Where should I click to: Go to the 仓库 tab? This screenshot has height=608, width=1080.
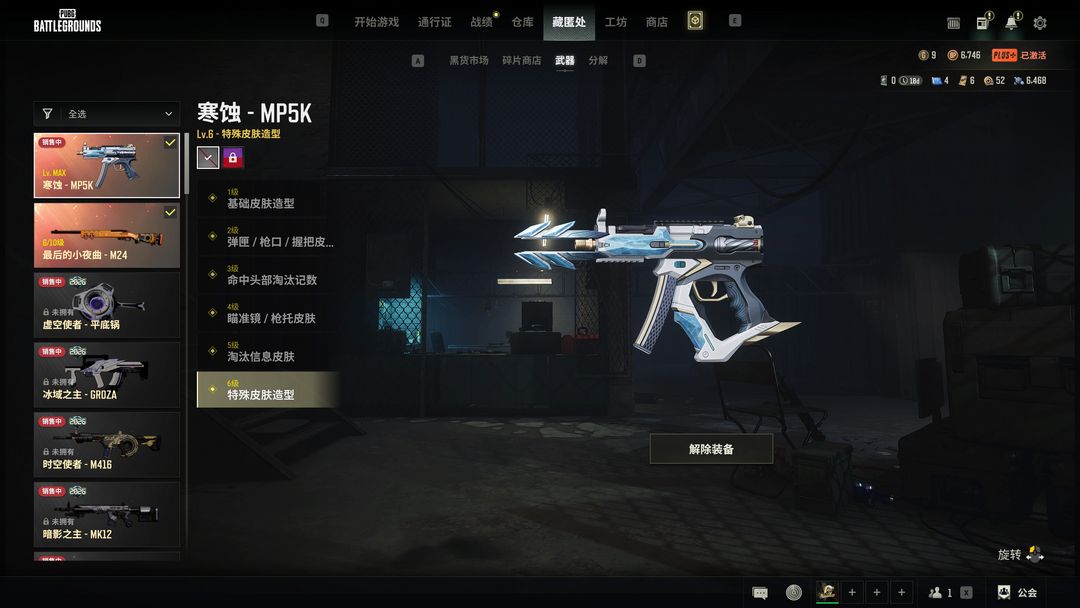(522, 22)
